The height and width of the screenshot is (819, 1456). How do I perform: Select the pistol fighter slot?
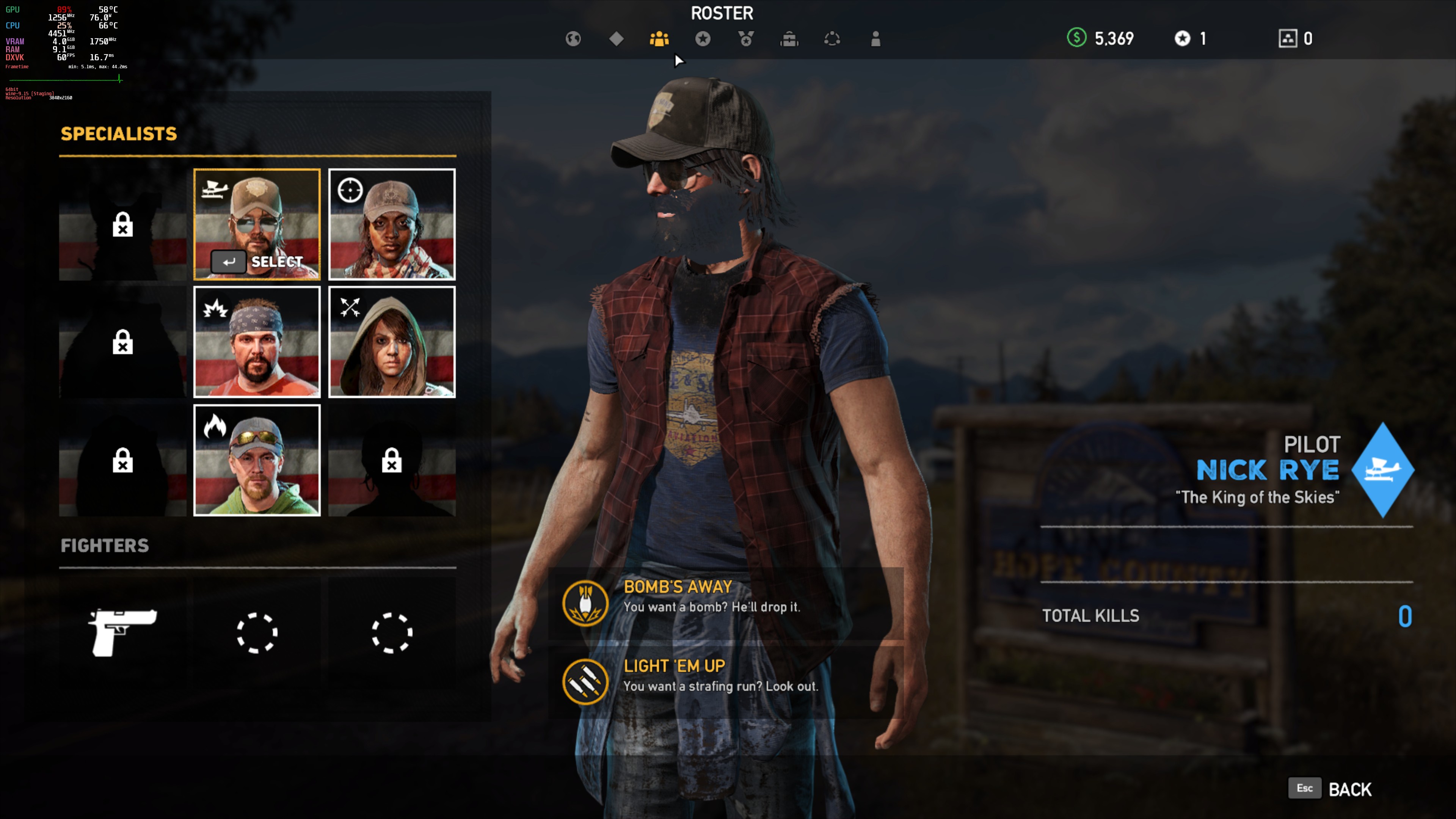pyautogui.click(x=122, y=632)
